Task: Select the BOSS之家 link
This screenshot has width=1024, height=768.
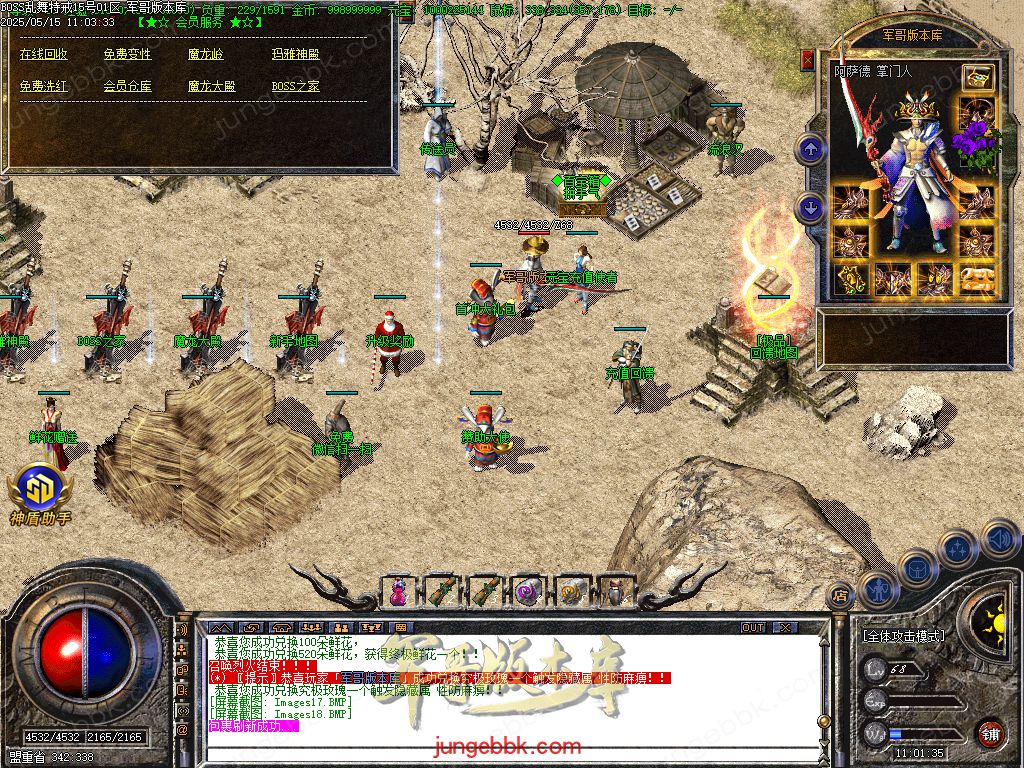Action: [x=295, y=86]
